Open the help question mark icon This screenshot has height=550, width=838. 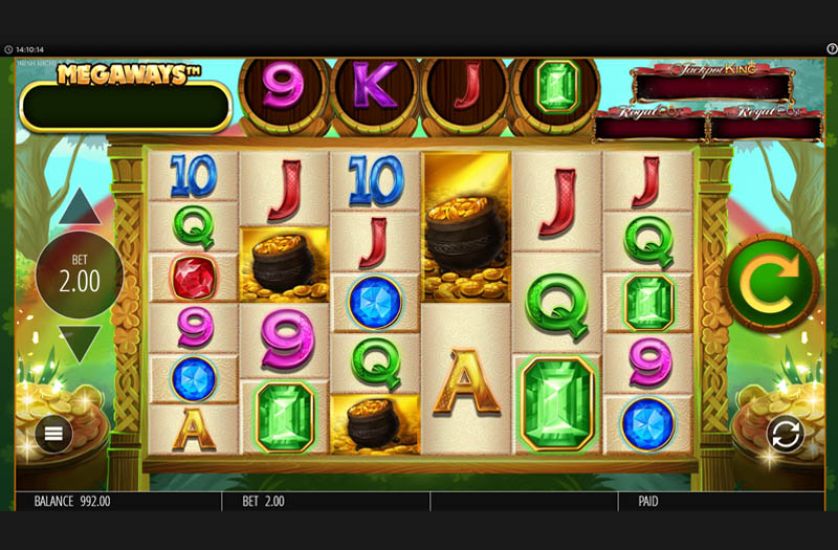pos(831,48)
